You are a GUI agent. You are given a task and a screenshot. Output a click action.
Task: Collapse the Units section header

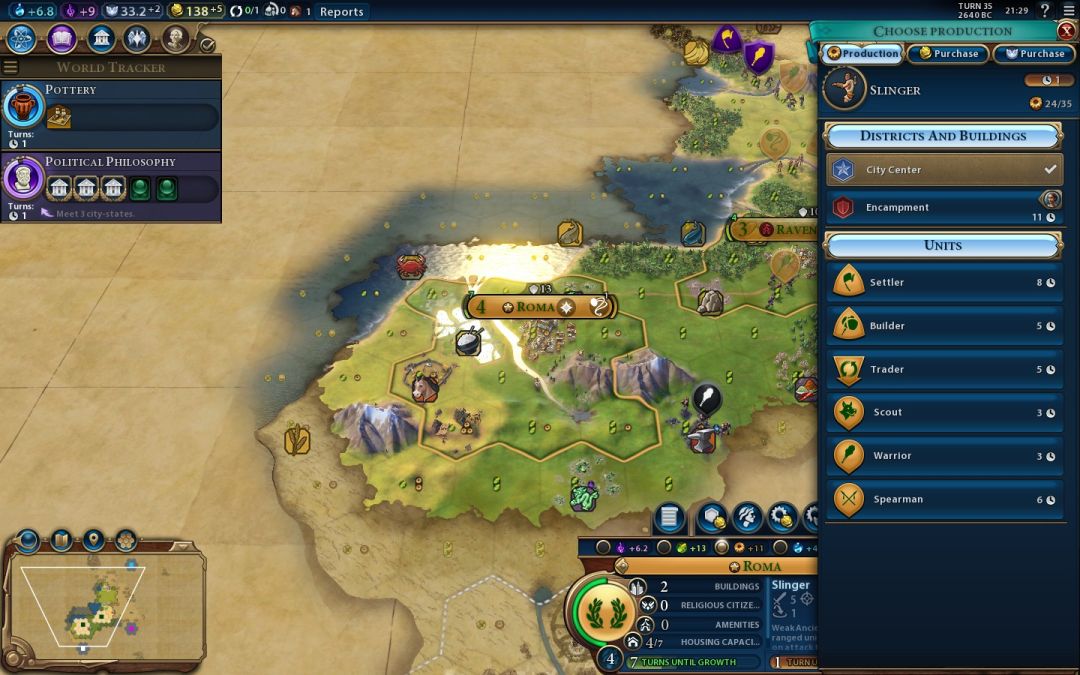(942, 245)
